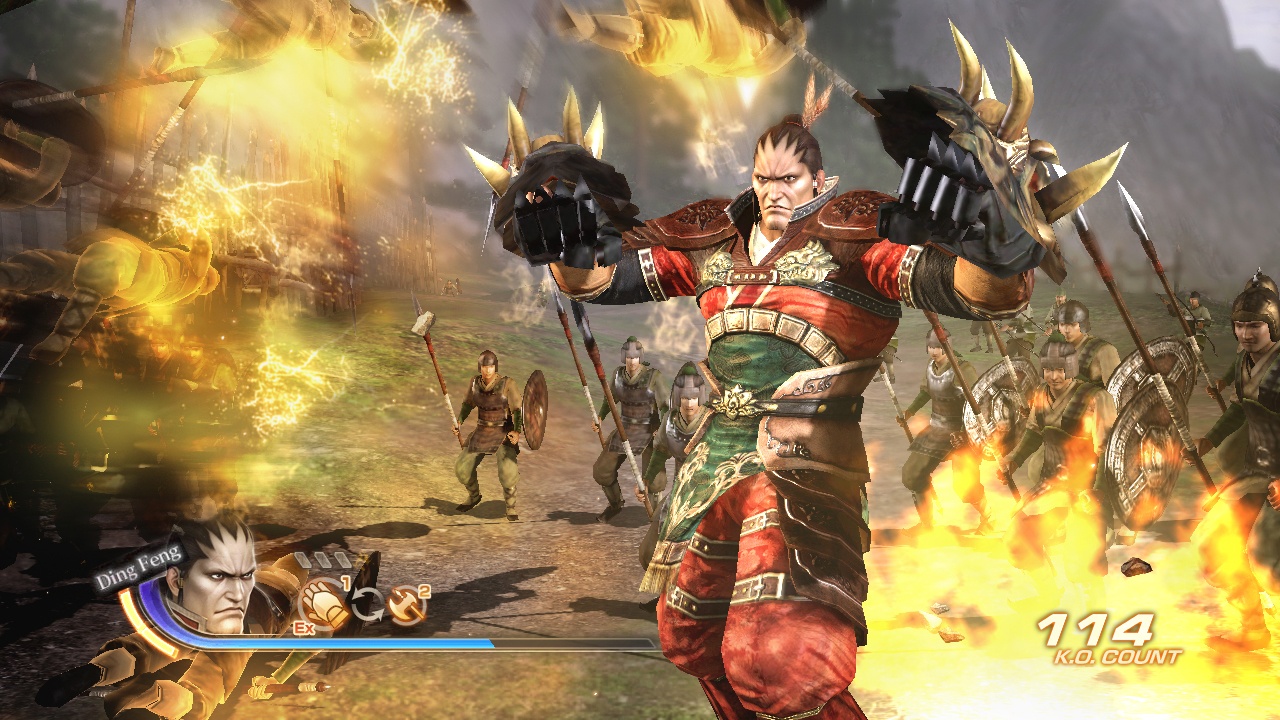Click the number 1 badge on first weapon
Screen dimensions: 1280x720
[345, 582]
